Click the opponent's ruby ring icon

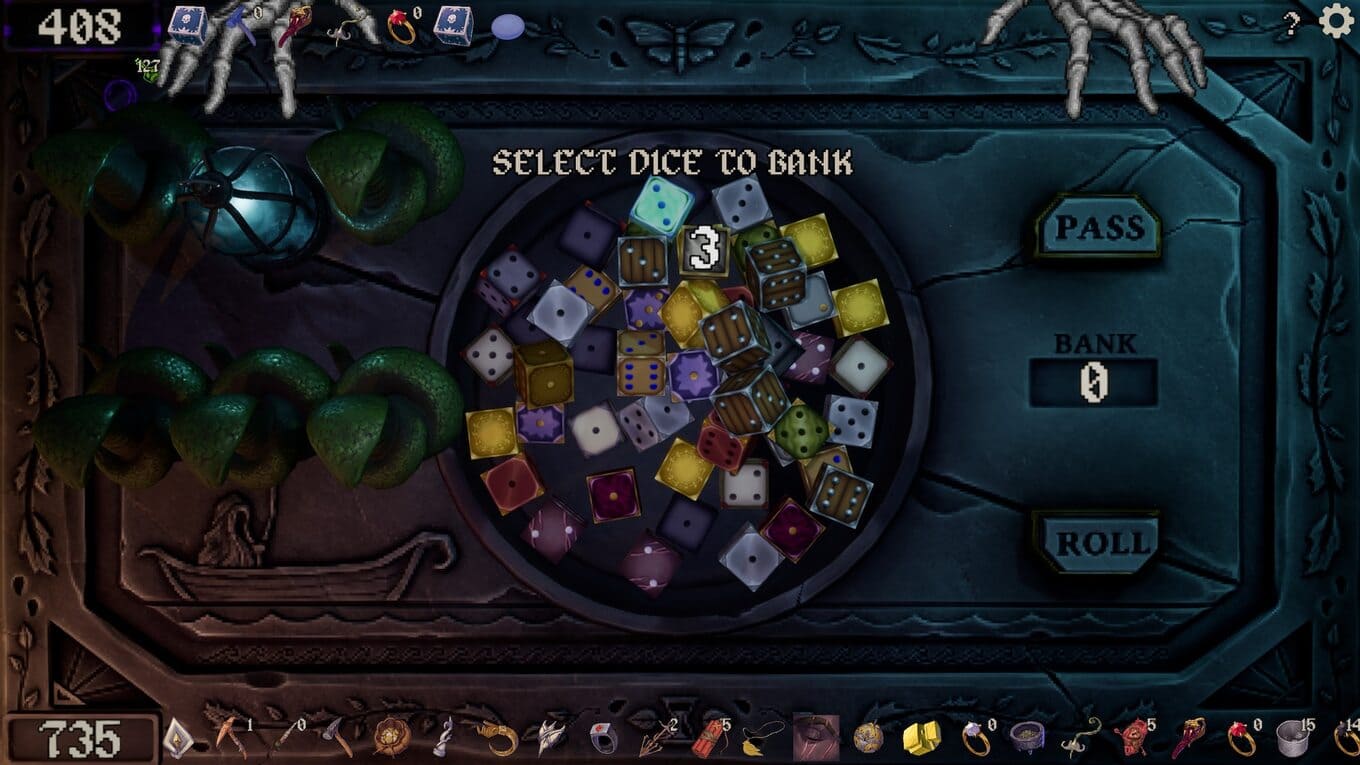(401, 27)
